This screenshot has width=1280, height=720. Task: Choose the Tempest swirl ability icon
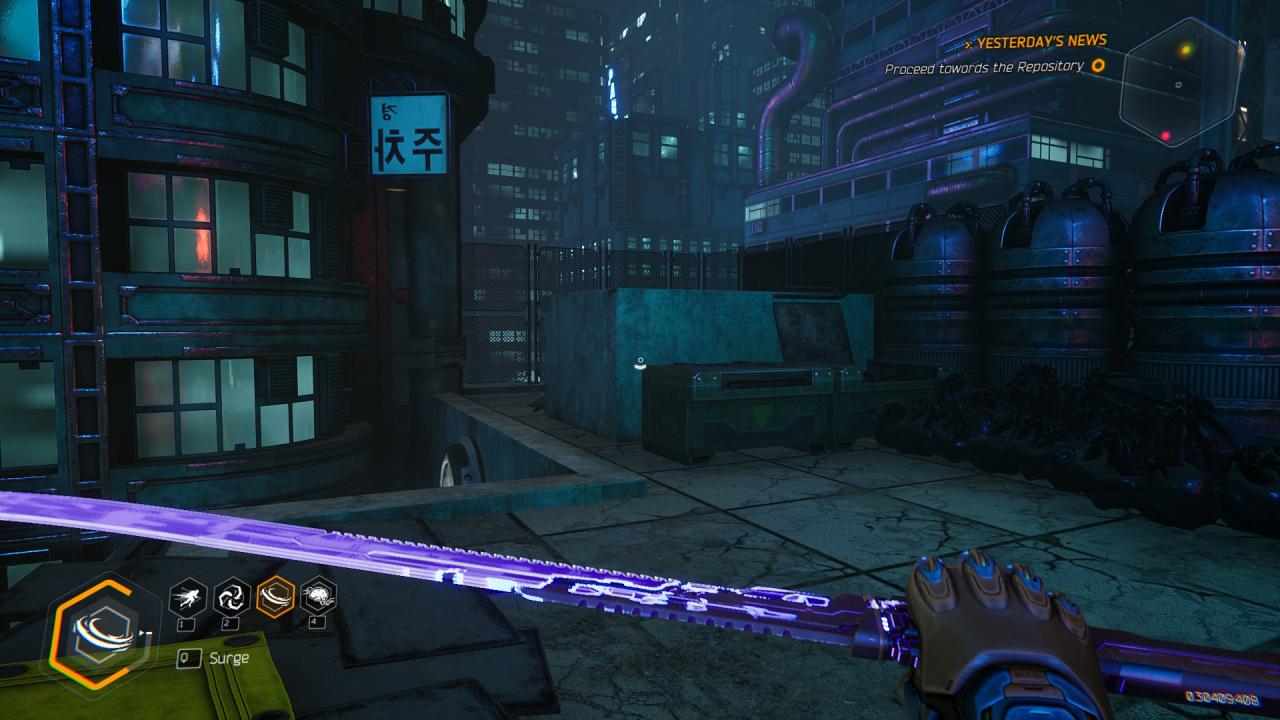[232, 597]
